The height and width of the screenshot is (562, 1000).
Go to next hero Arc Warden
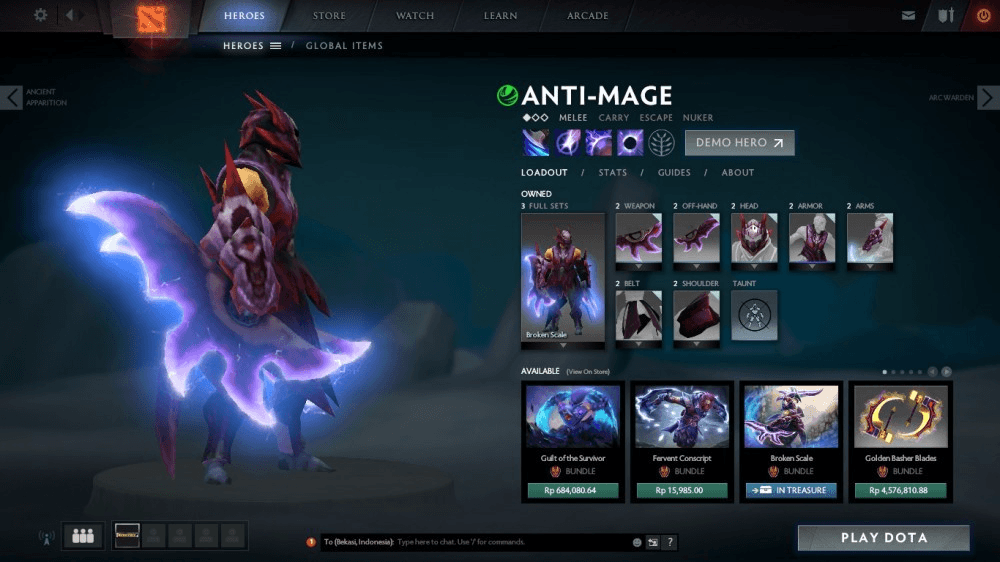(987, 97)
